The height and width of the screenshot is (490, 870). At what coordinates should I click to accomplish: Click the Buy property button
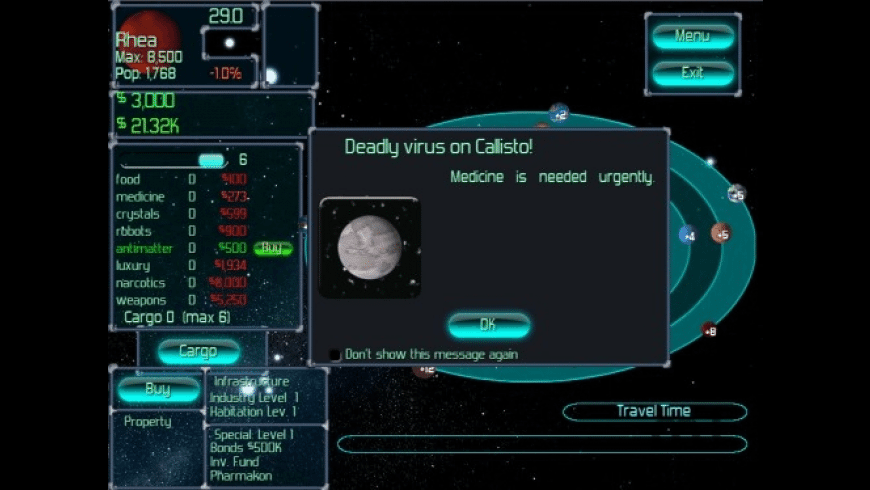pos(158,390)
